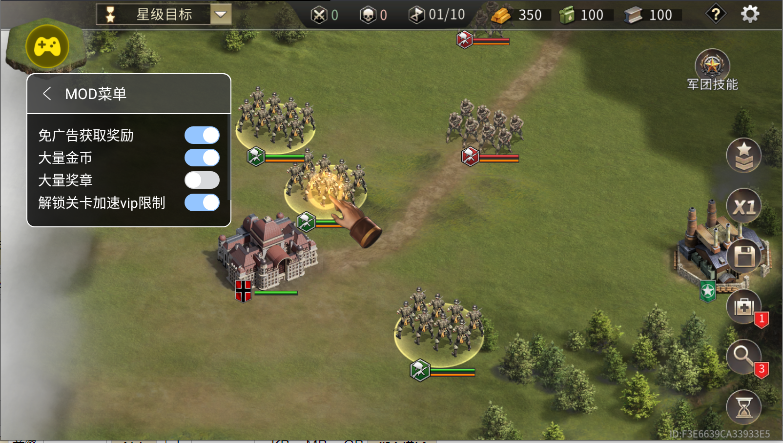Open the rank badge star button
Image resolution: width=783 pixels, height=443 pixels.
743,155
